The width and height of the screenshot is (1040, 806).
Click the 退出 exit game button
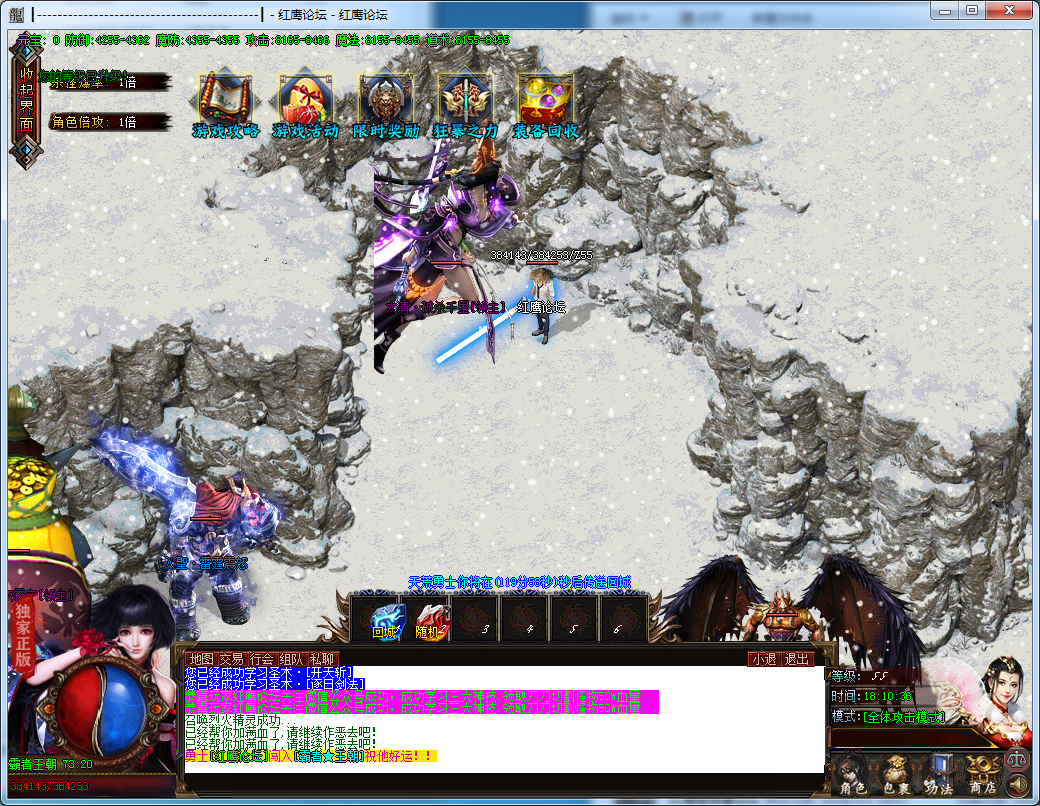796,659
